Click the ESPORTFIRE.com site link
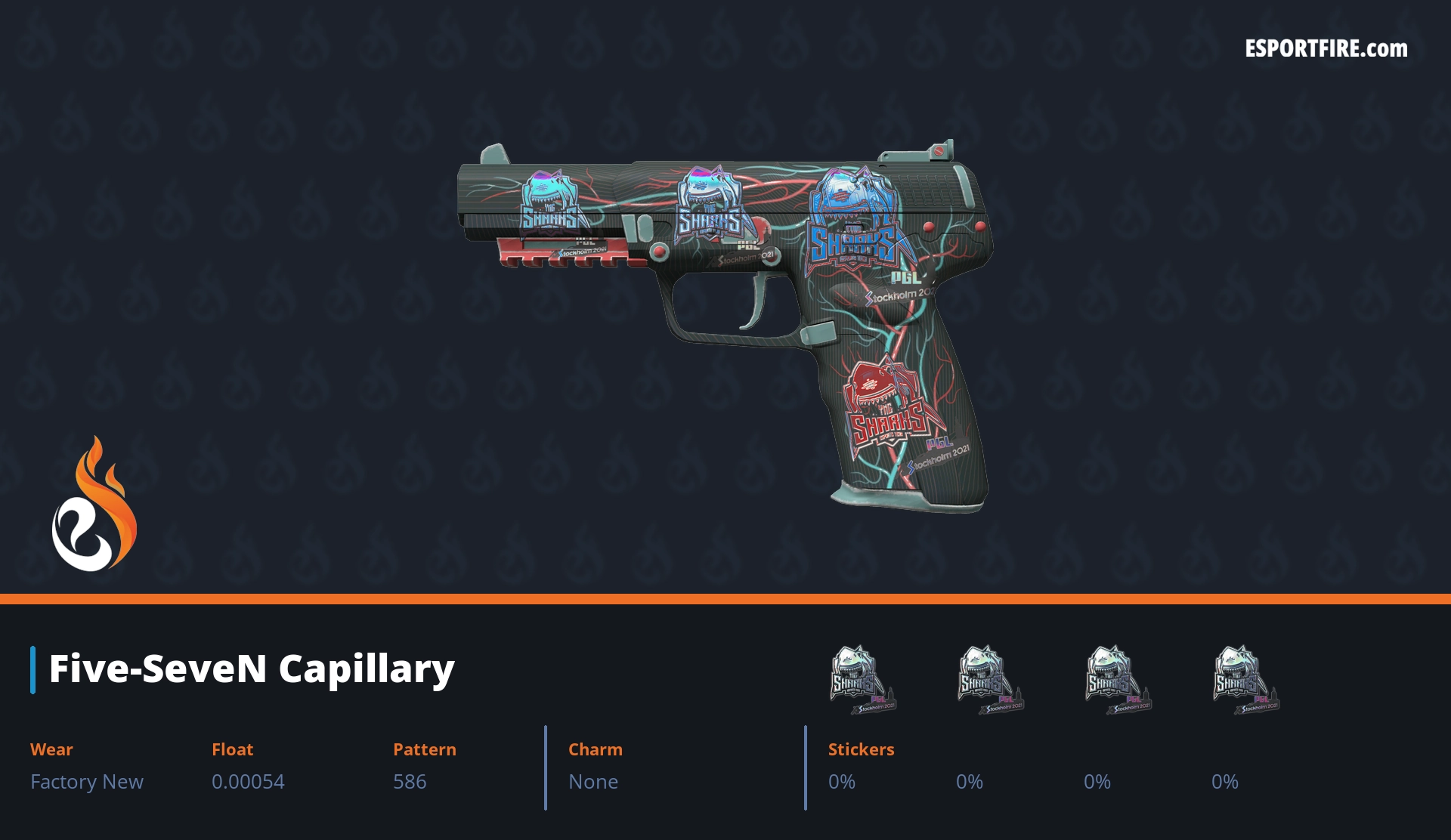 point(1326,49)
